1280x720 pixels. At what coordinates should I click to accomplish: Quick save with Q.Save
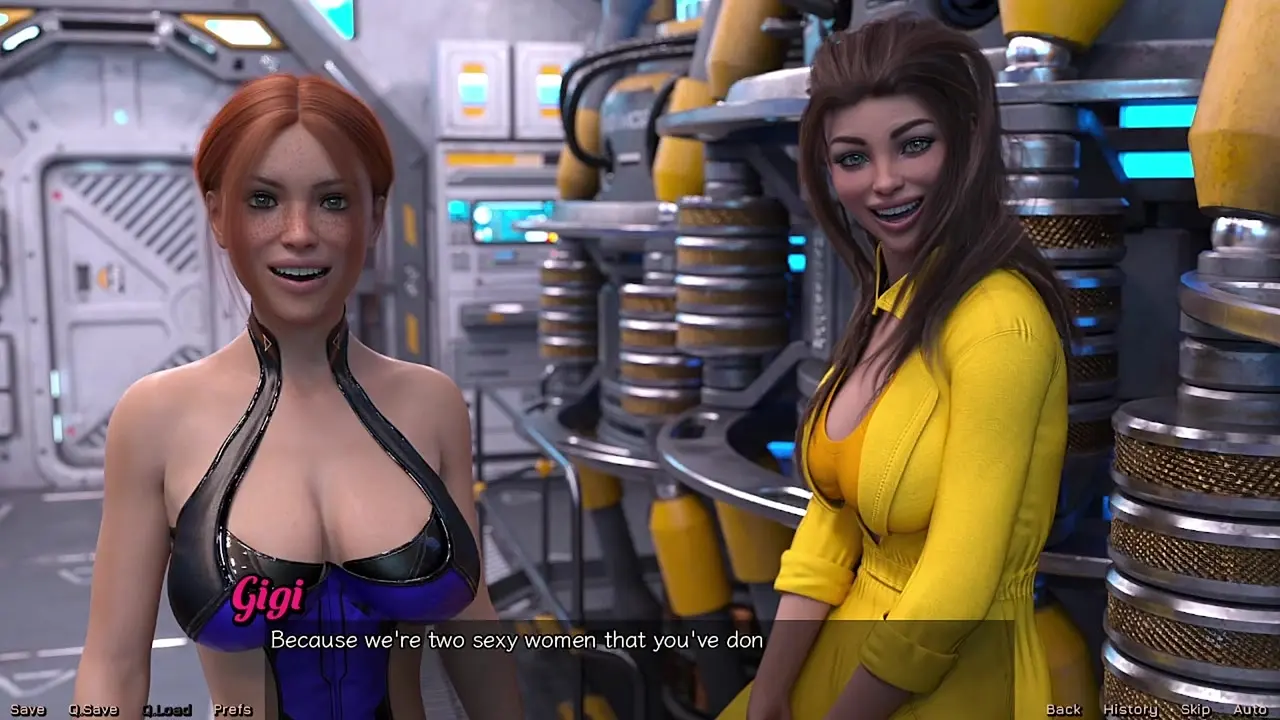[x=93, y=710]
